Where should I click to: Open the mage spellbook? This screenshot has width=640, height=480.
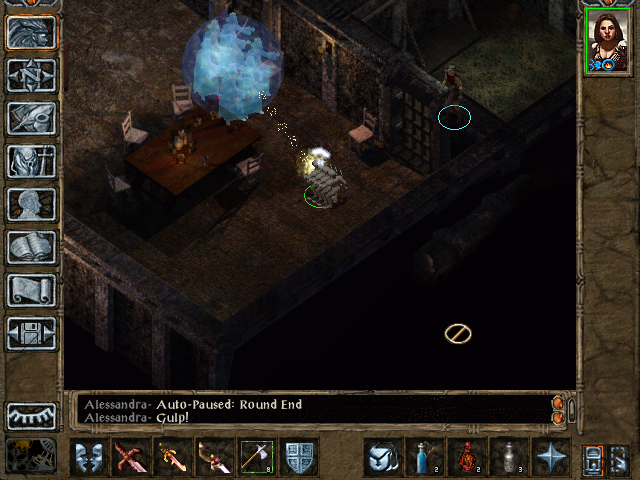click(32, 247)
